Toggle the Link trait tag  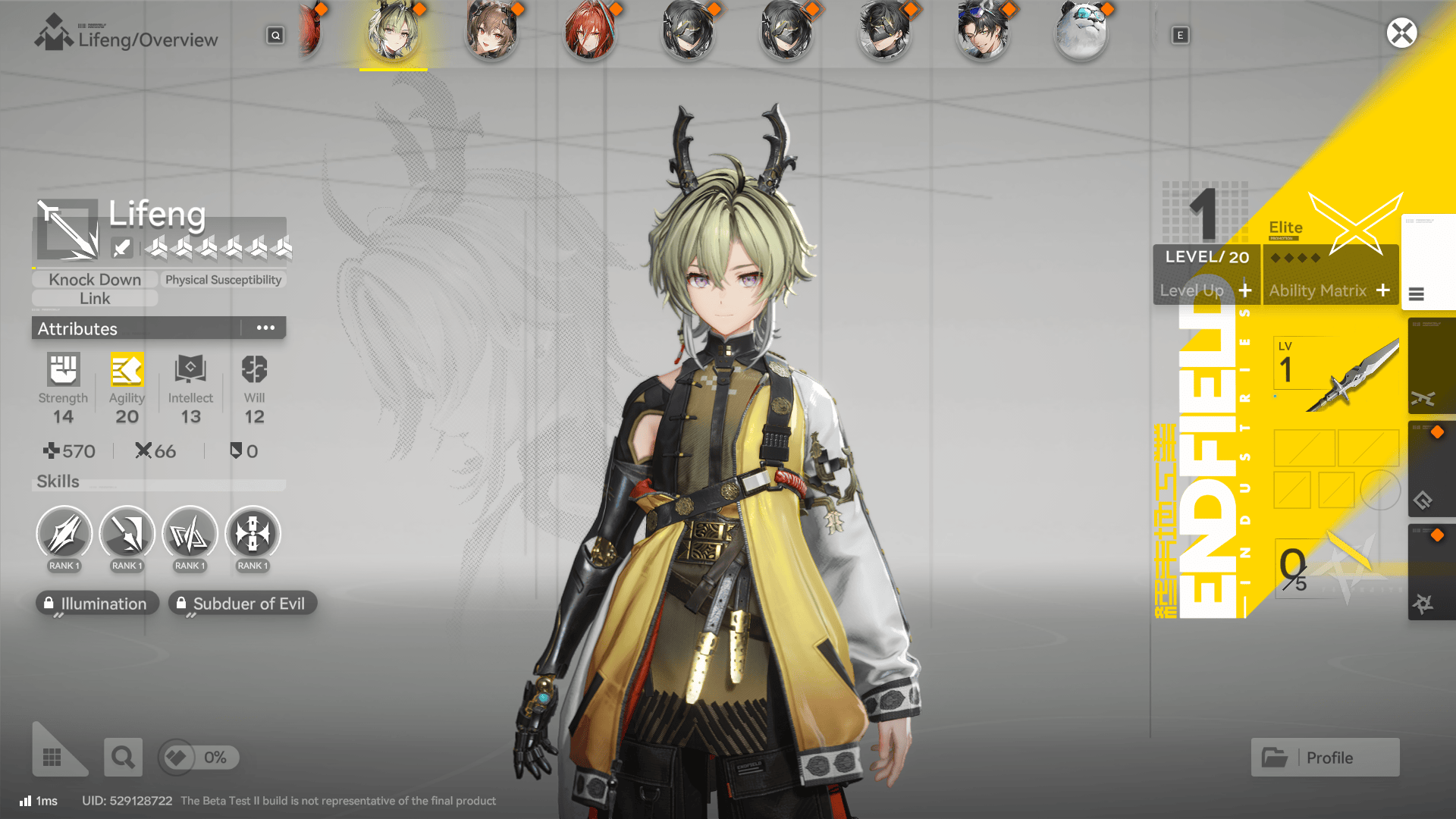[x=94, y=298]
